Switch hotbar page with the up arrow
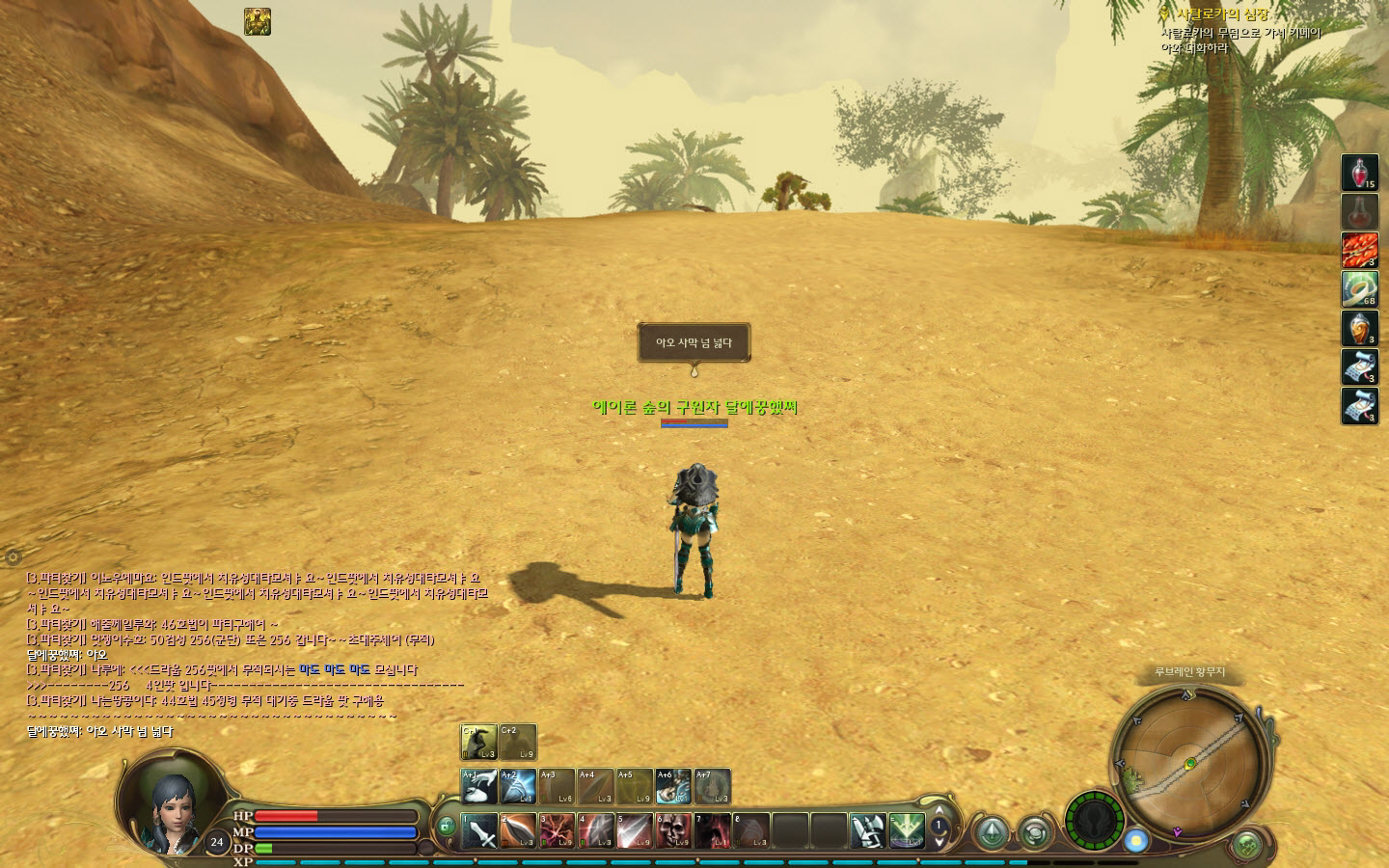 [939, 810]
